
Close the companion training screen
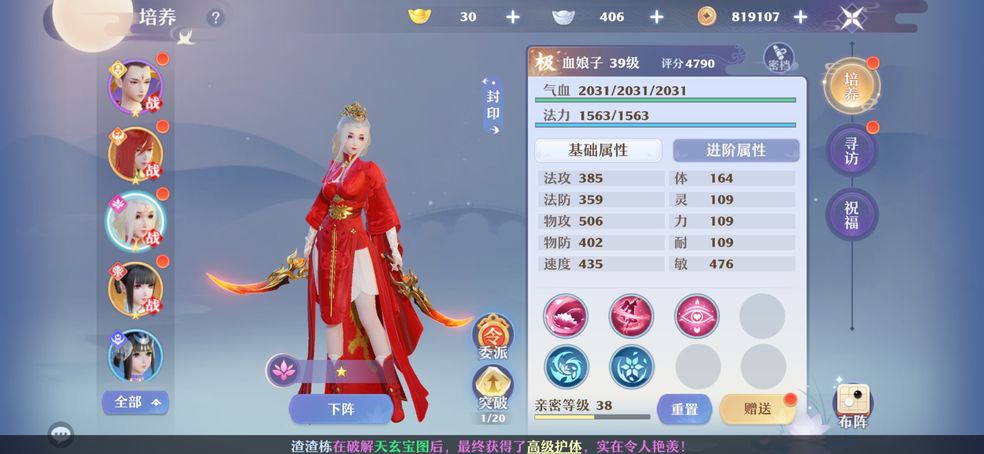(x=852, y=17)
